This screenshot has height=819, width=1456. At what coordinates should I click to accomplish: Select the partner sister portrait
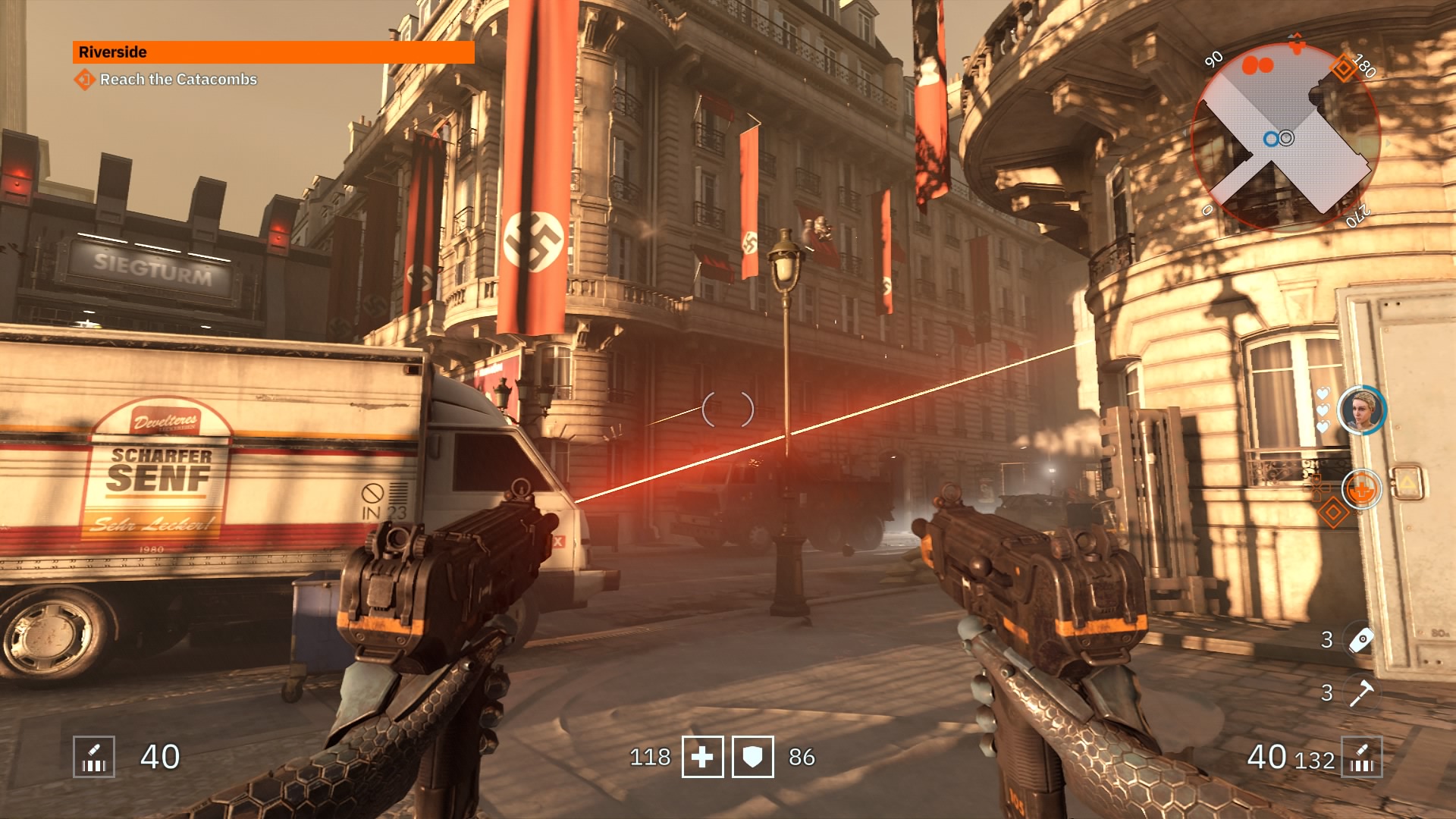[1361, 410]
